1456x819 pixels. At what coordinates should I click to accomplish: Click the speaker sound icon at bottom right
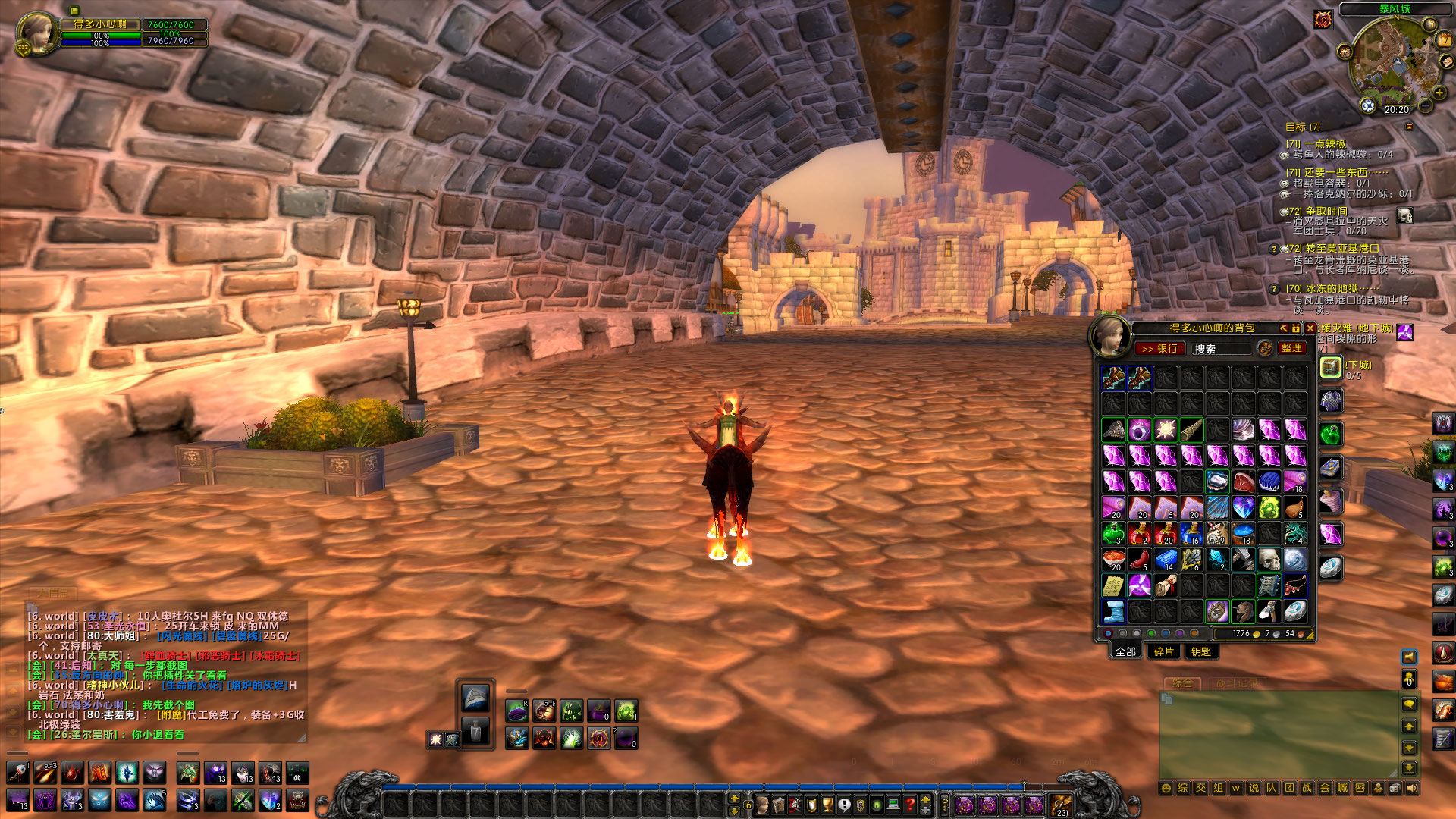point(1413,789)
